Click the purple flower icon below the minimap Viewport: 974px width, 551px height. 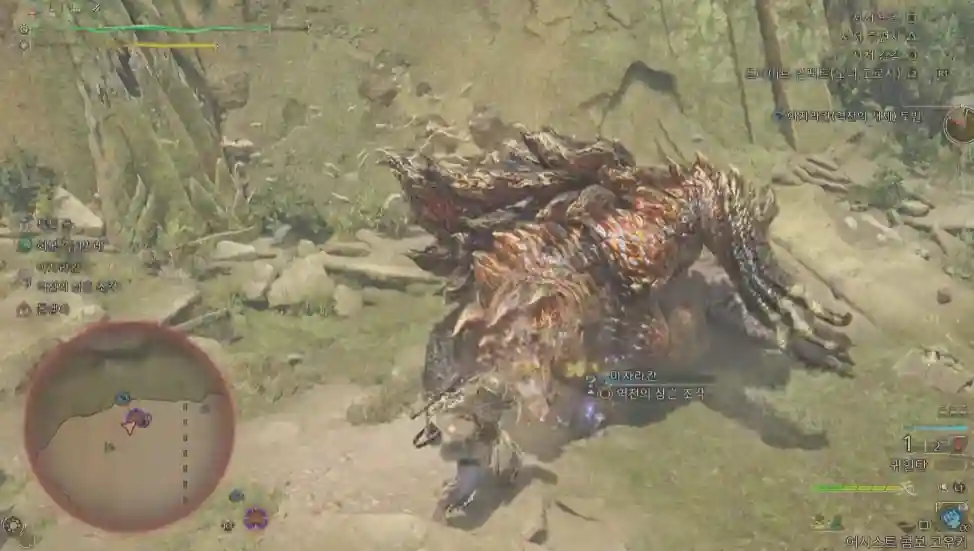[256, 517]
